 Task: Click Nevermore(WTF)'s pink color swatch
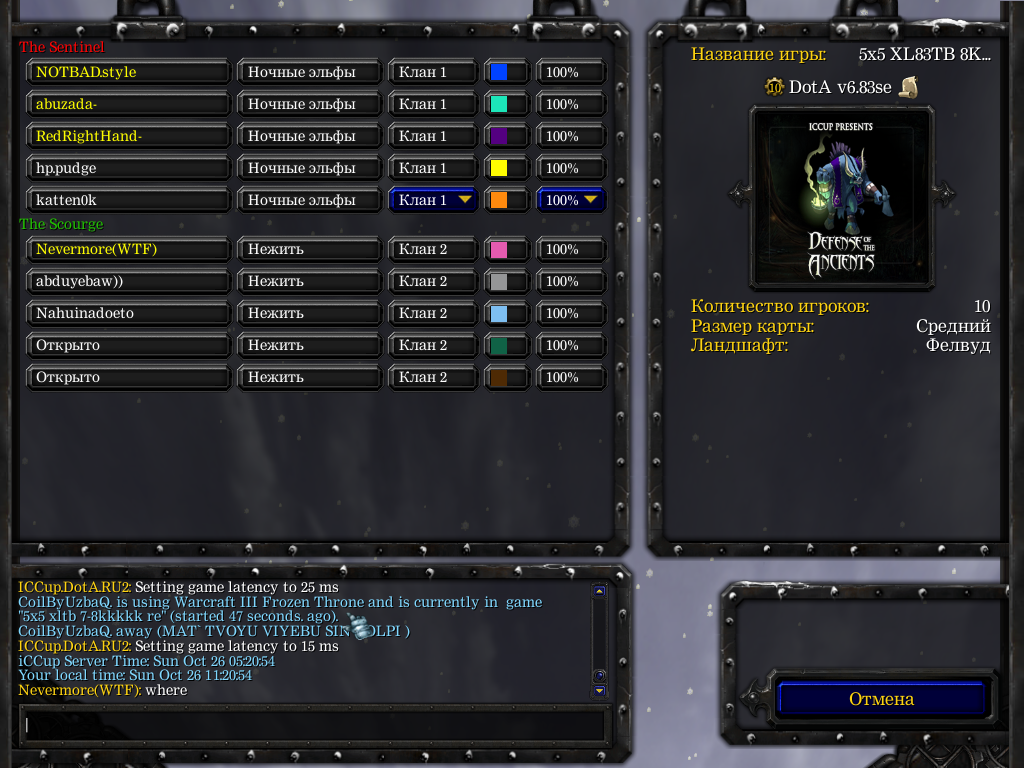(x=498, y=249)
